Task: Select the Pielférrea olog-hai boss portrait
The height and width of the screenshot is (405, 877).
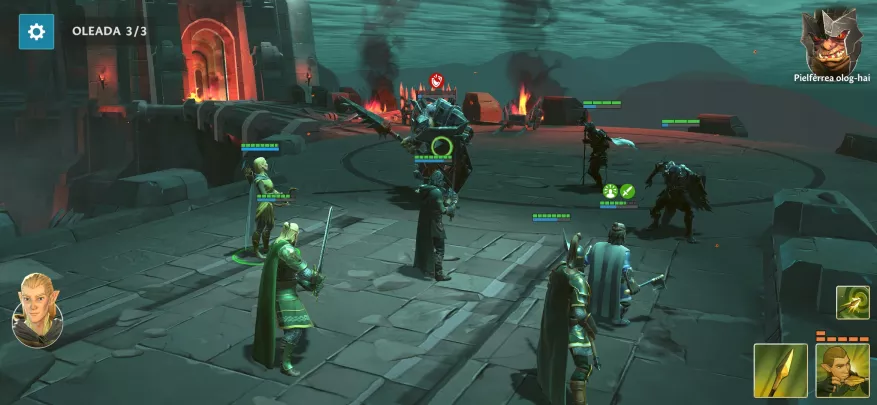Action: [x=831, y=40]
